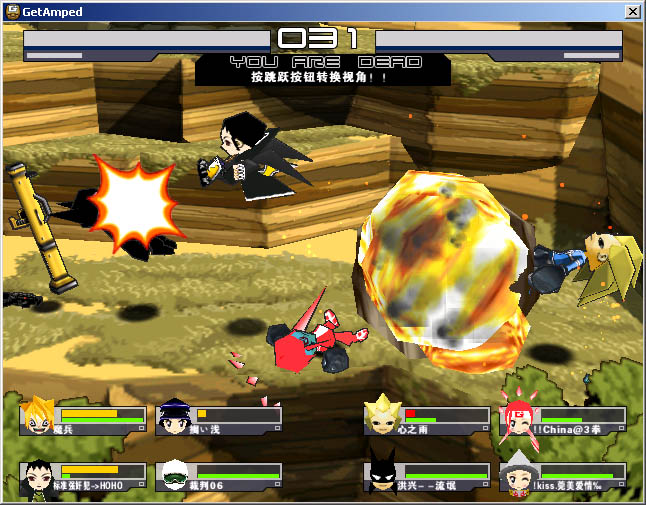Select the blond spiky-haired player portrait 魔兵
The width and height of the screenshot is (646, 505).
pos(38,418)
